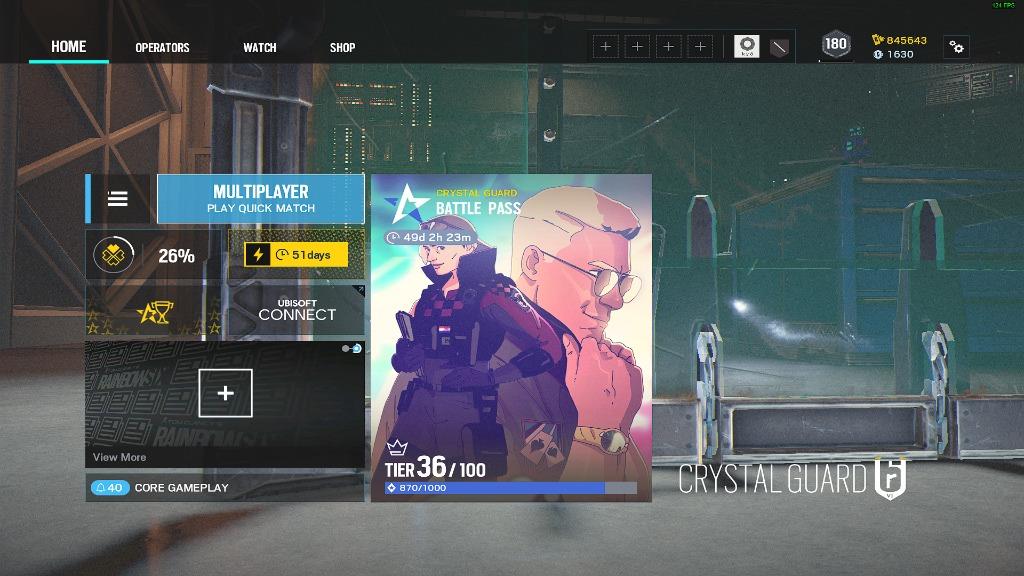
Task: Open the Watch tab
Action: click(x=259, y=47)
